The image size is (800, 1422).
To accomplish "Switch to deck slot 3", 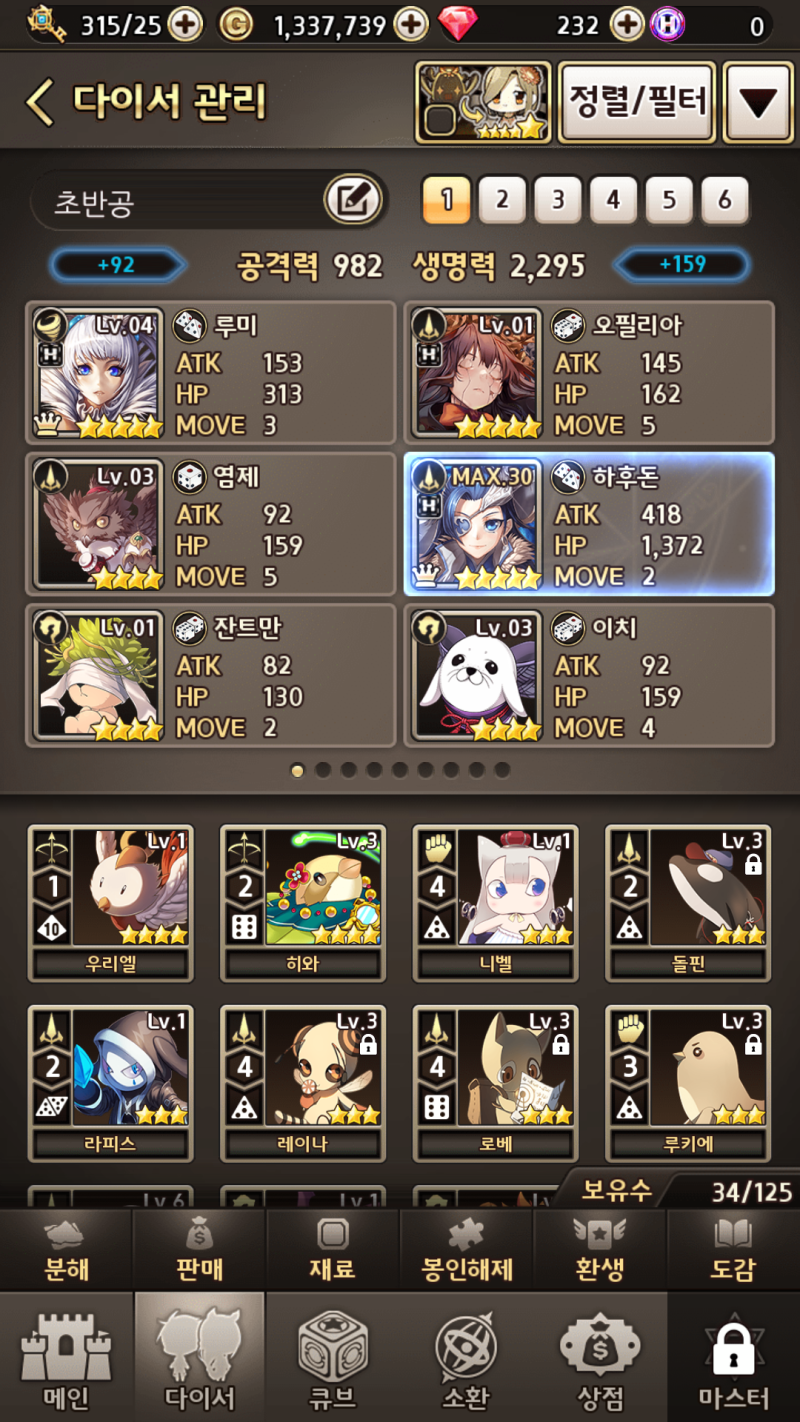I will [557, 201].
